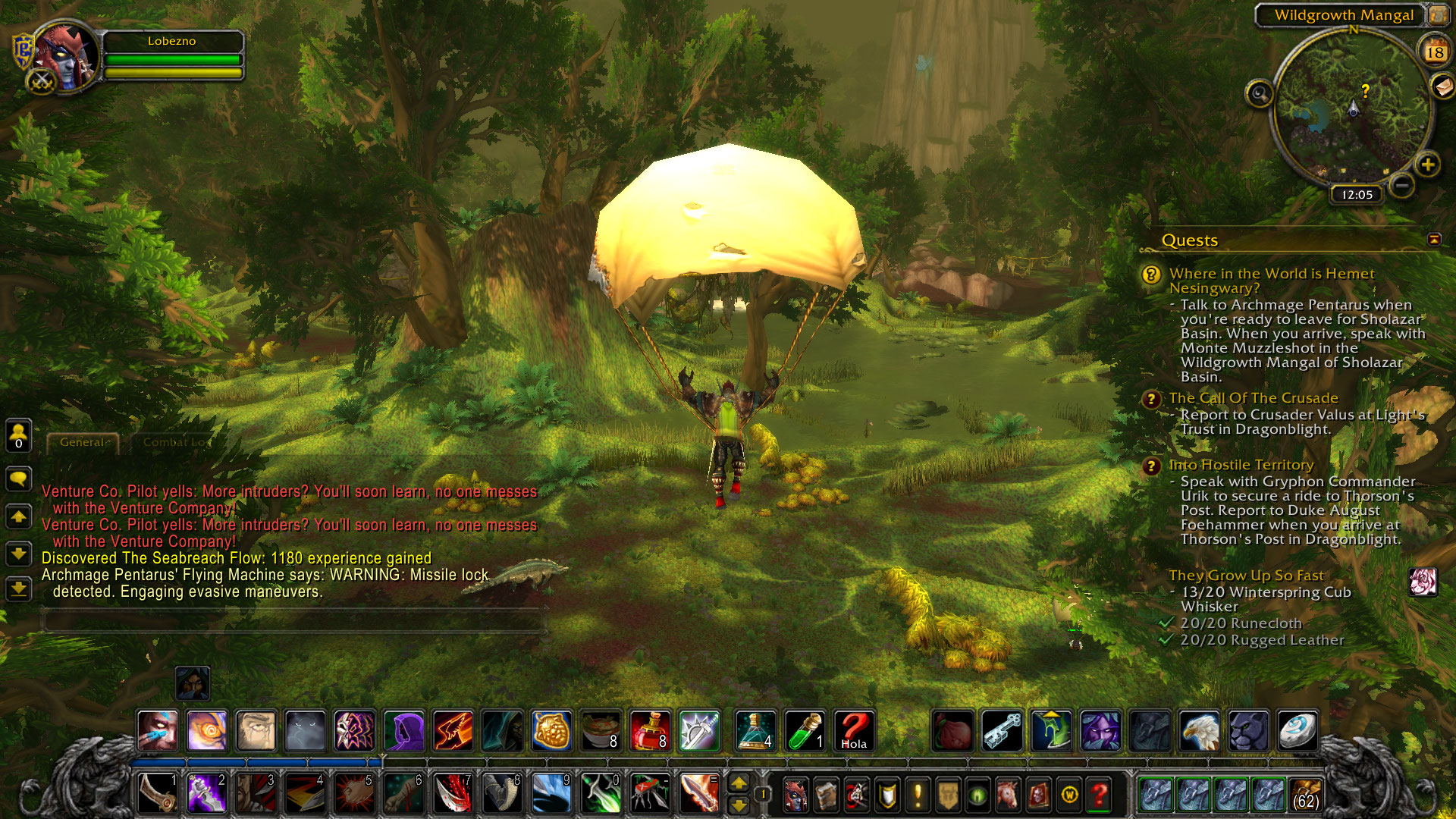Open the mail envelope icon by the minimap
Screen dimensions: 1456x819
[1443, 86]
